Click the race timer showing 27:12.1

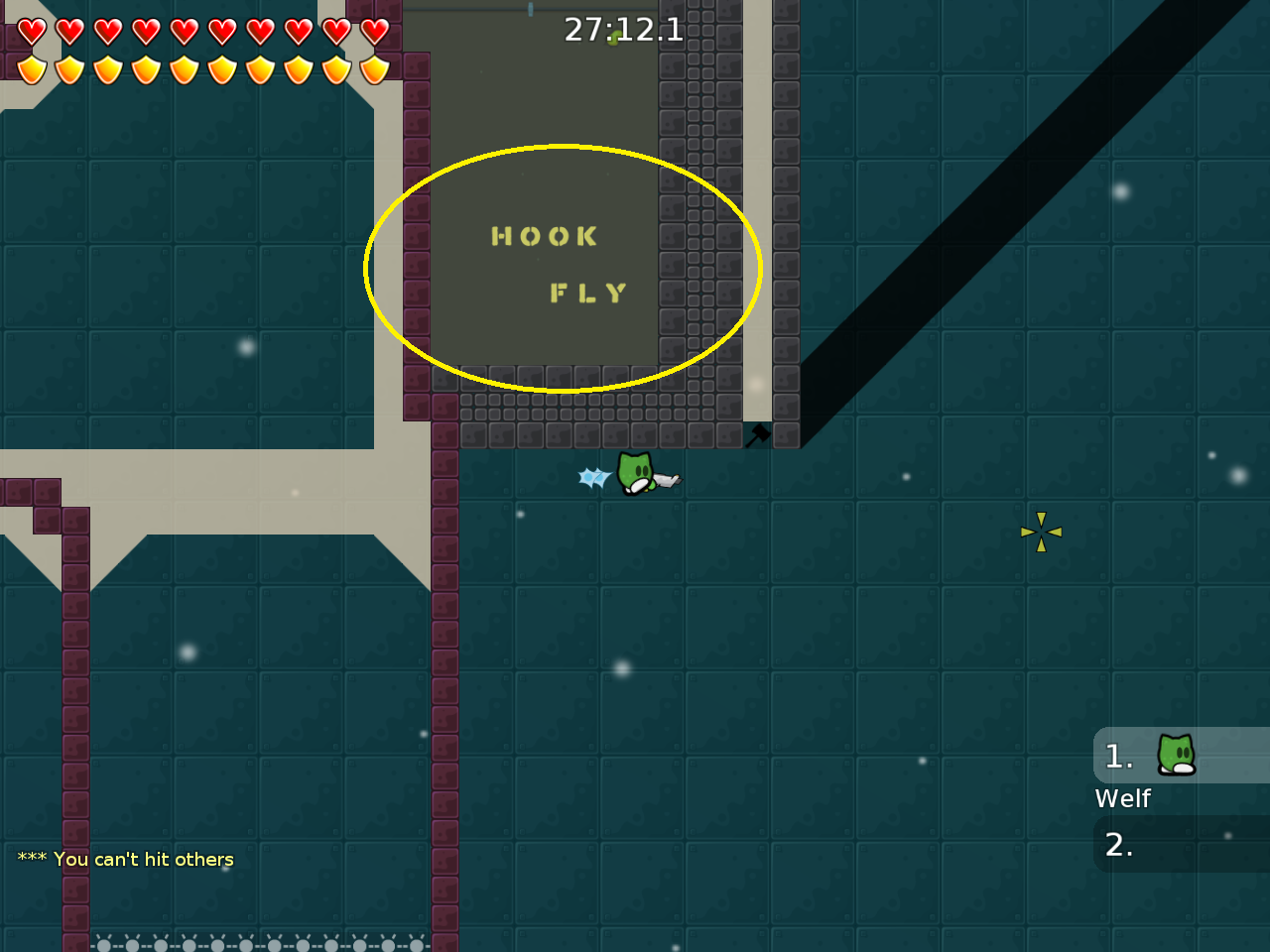click(624, 29)
